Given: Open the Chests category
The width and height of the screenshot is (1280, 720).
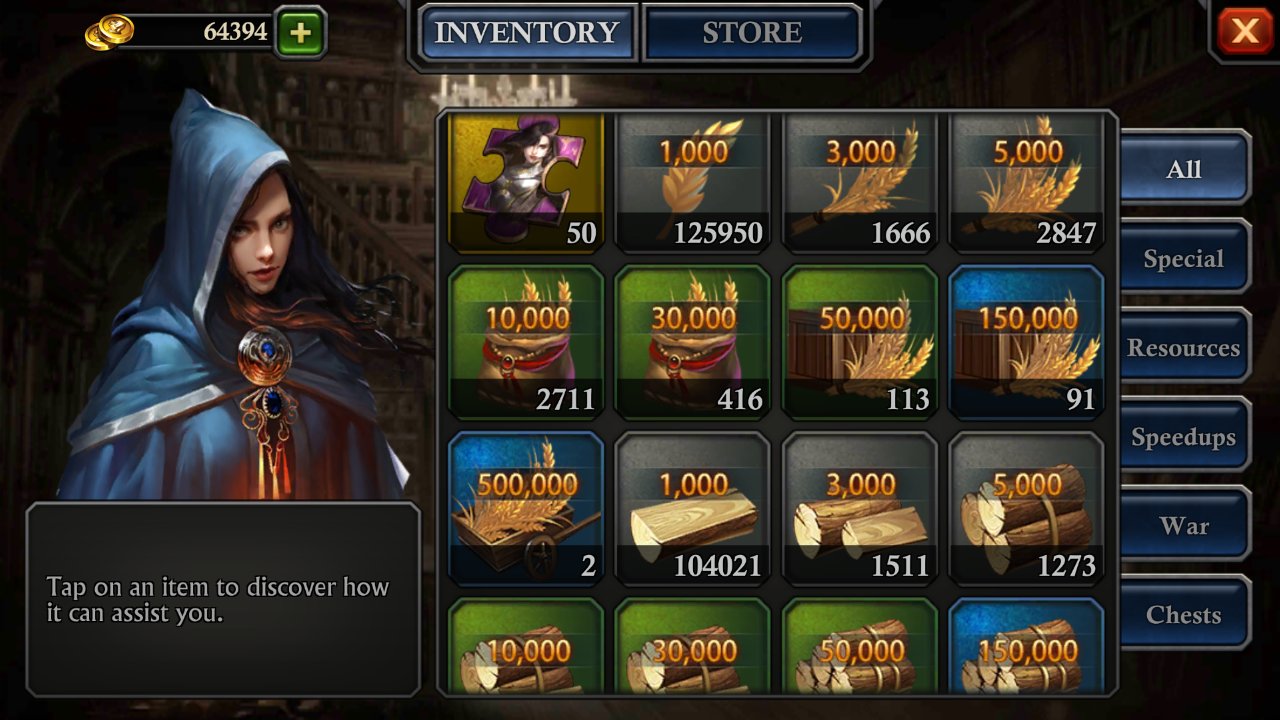Looking at the screenshot, I should click(1184, 615).
